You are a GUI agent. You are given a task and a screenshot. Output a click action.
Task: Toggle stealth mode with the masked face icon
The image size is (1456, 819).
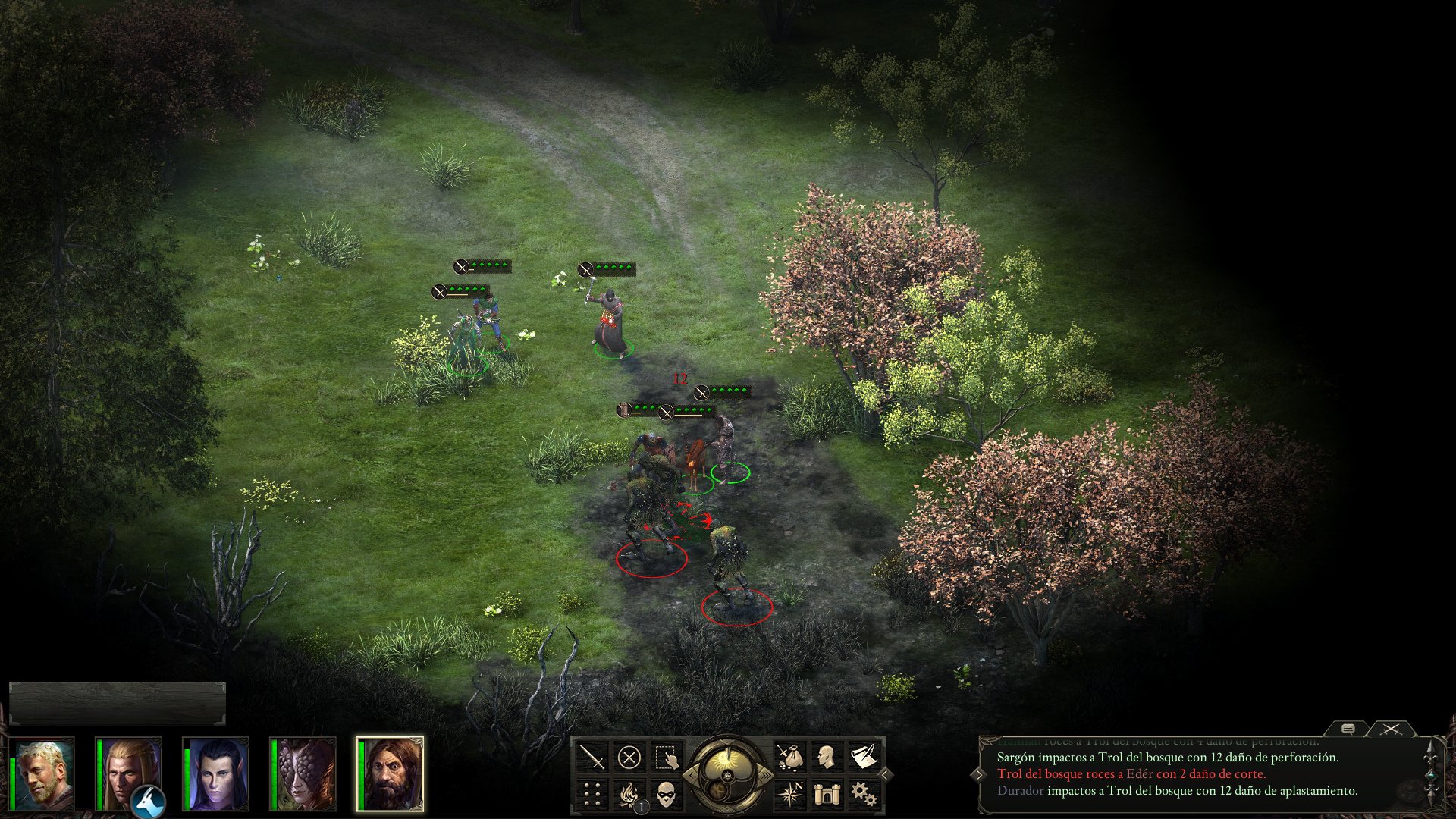point(665,794)
